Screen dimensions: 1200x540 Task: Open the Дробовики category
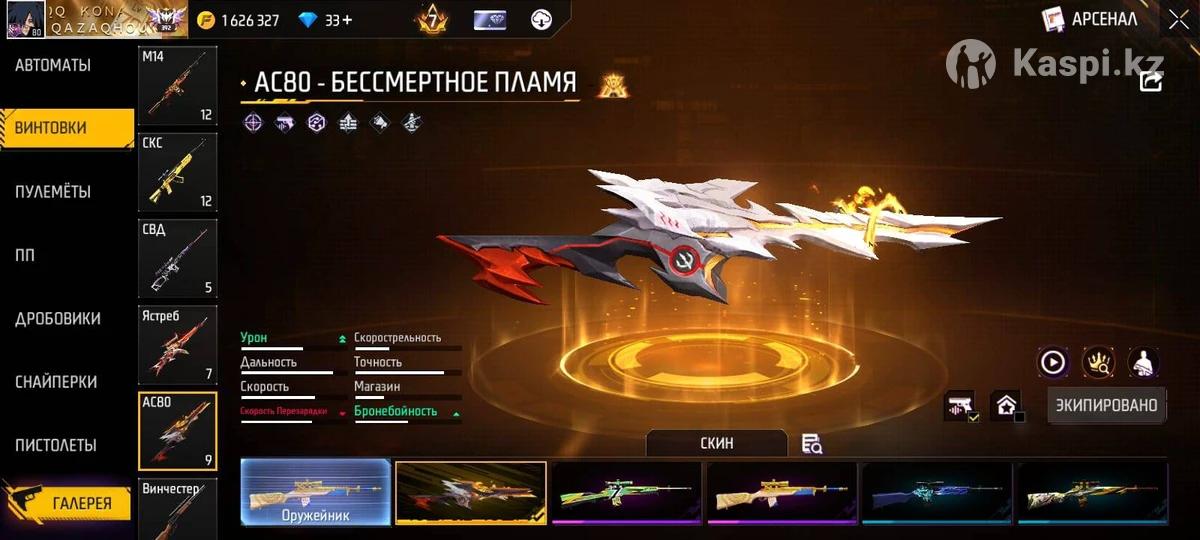[x=57, y=318]
